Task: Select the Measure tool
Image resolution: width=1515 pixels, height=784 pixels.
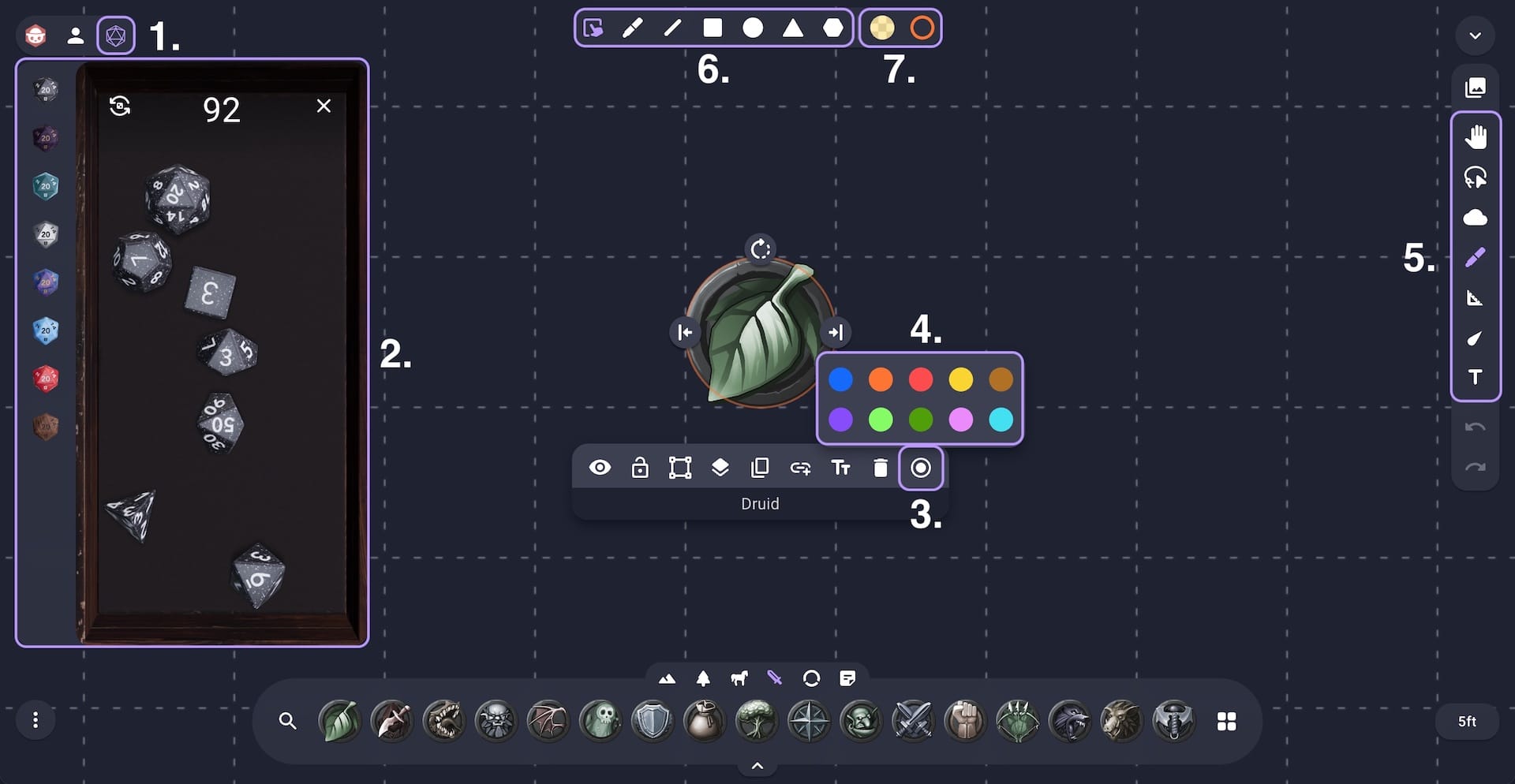Action: pos(1475,298)
